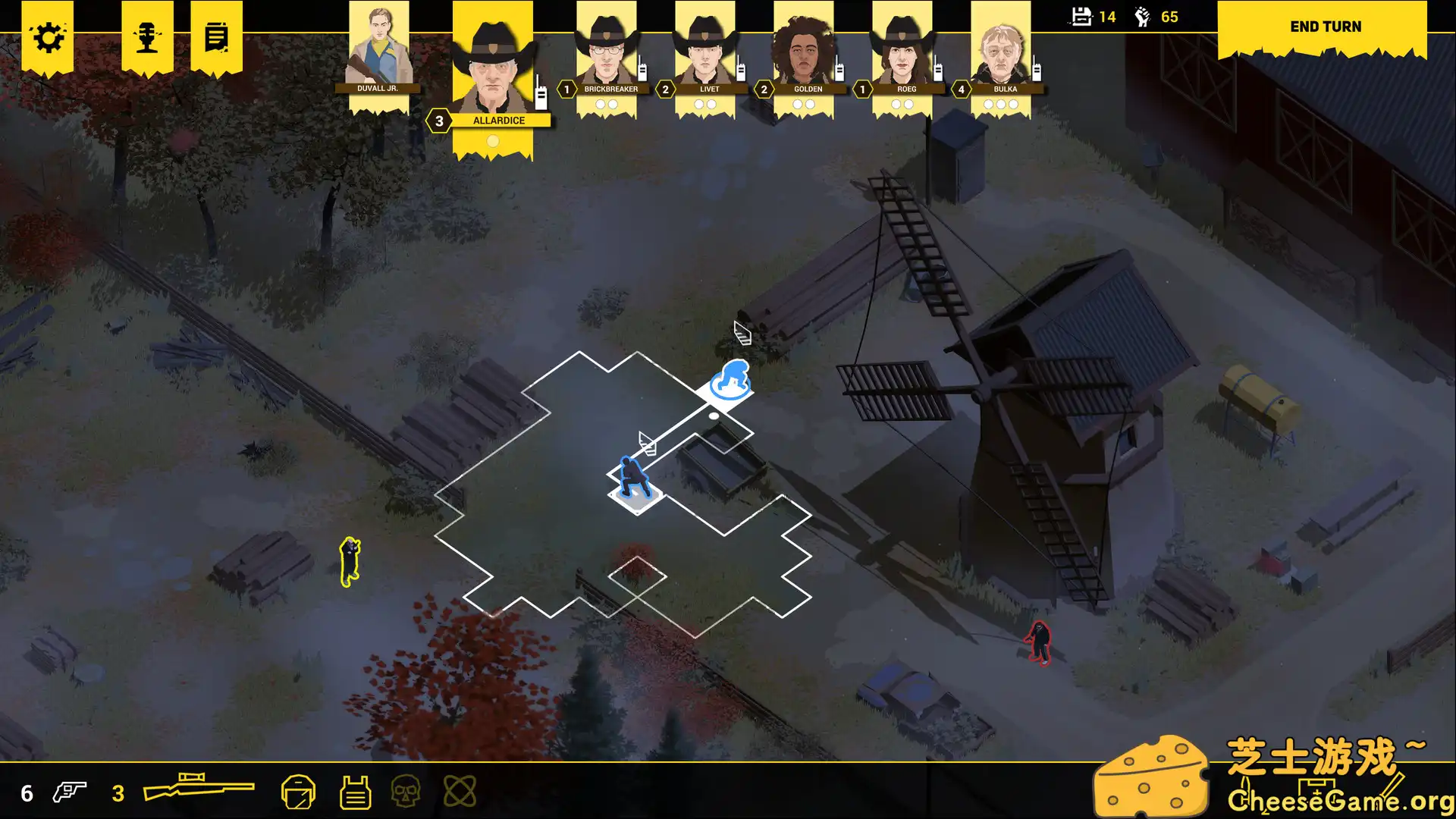Click the helmet gear icon
The image size is (1456, 819).
[x=300, y=791]
